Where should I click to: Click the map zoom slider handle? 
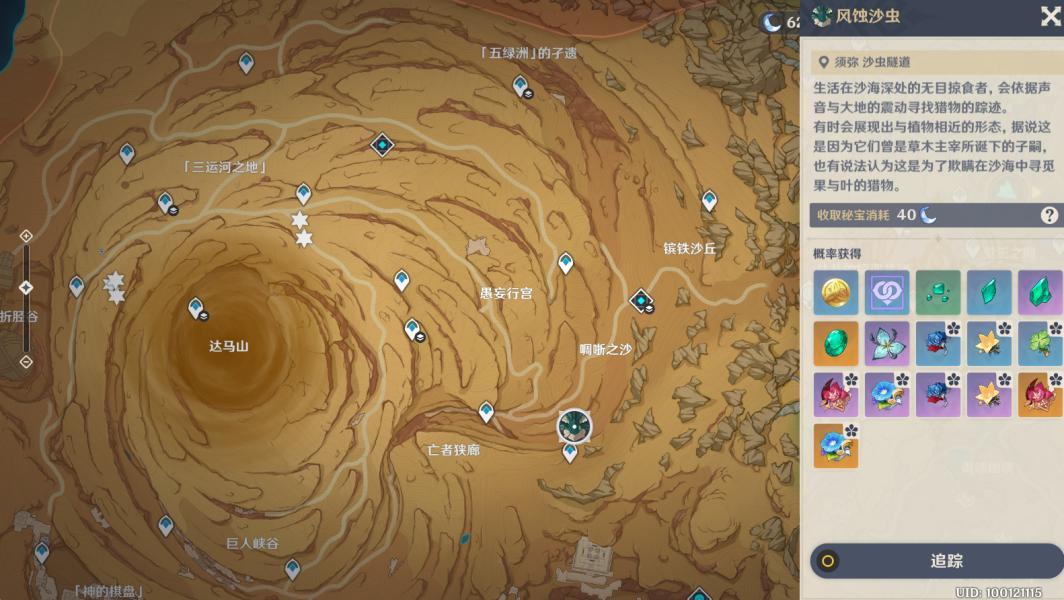(x=26, y=288)
